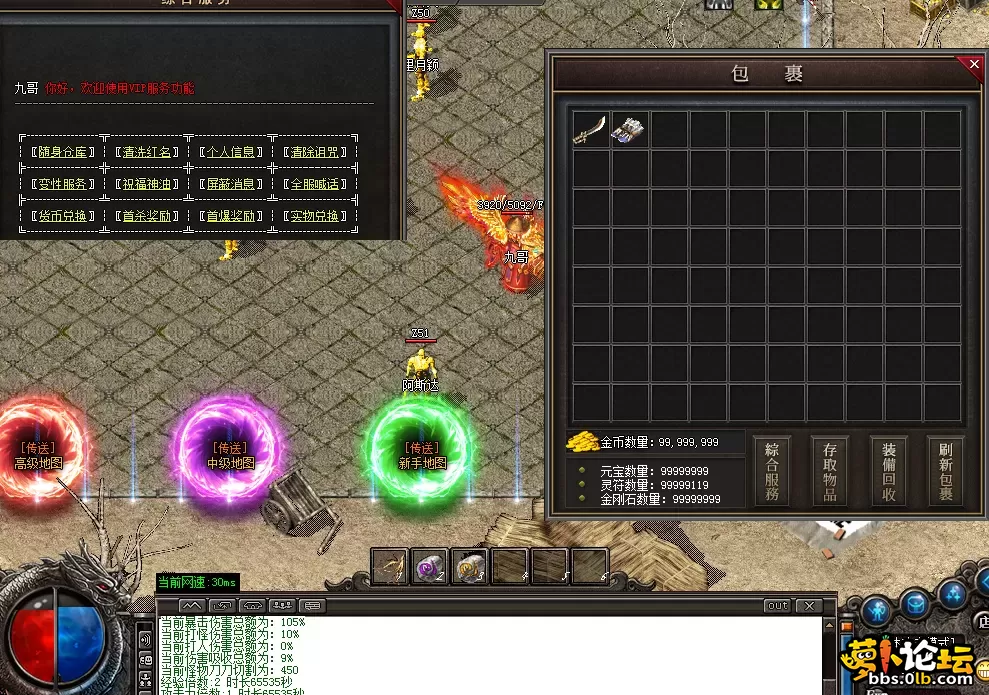Click the chat panel's out button
This screenshot has width=989, height=695.
[x=777, y=606]
